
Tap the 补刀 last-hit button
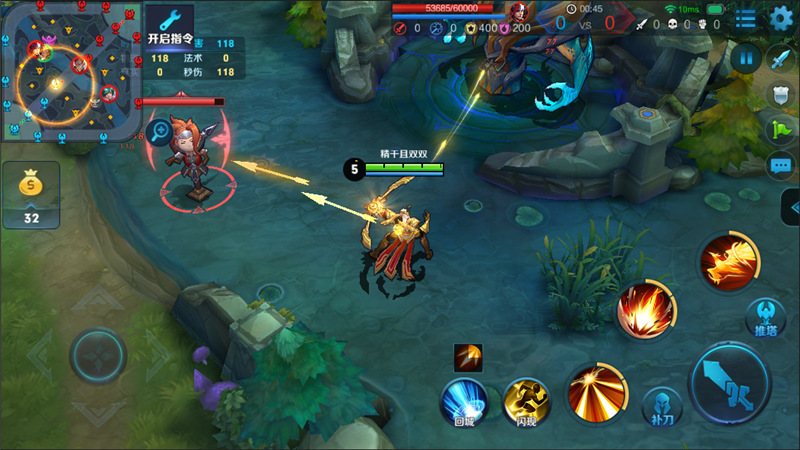coord(661,406)
